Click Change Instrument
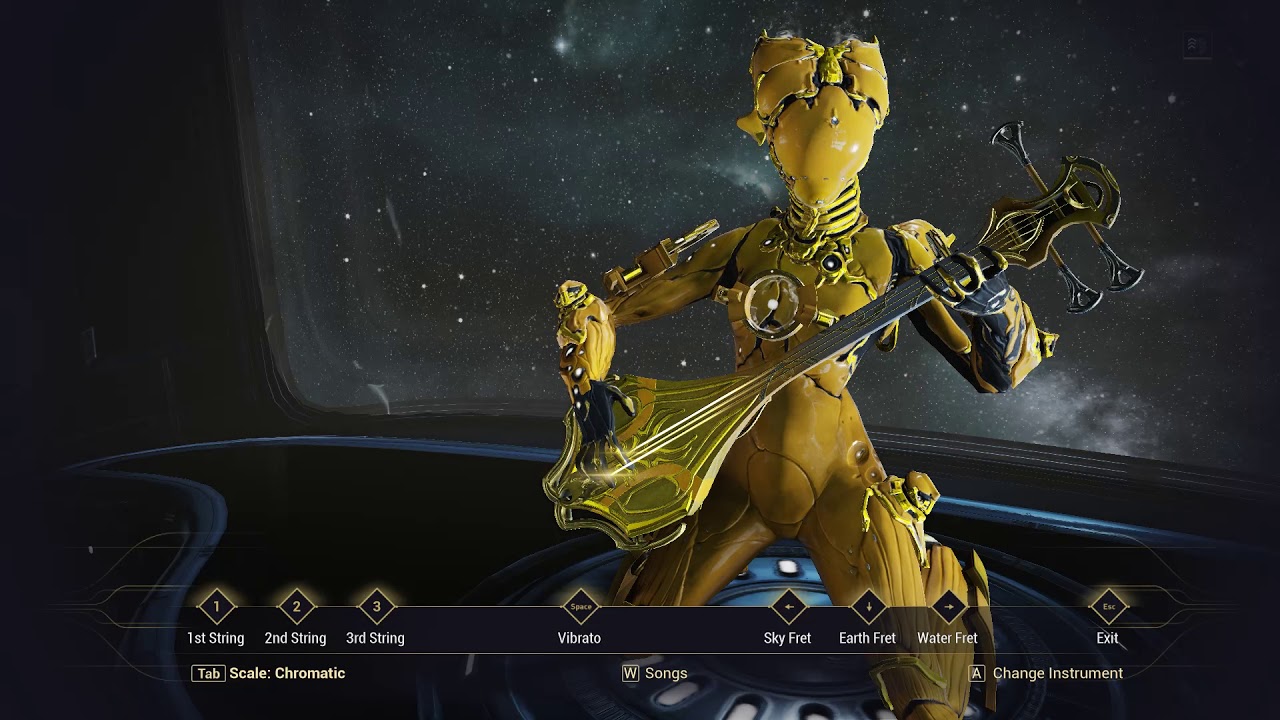Image resolution: width=1280 pixels, height=720 pixels. [1046, 673]
